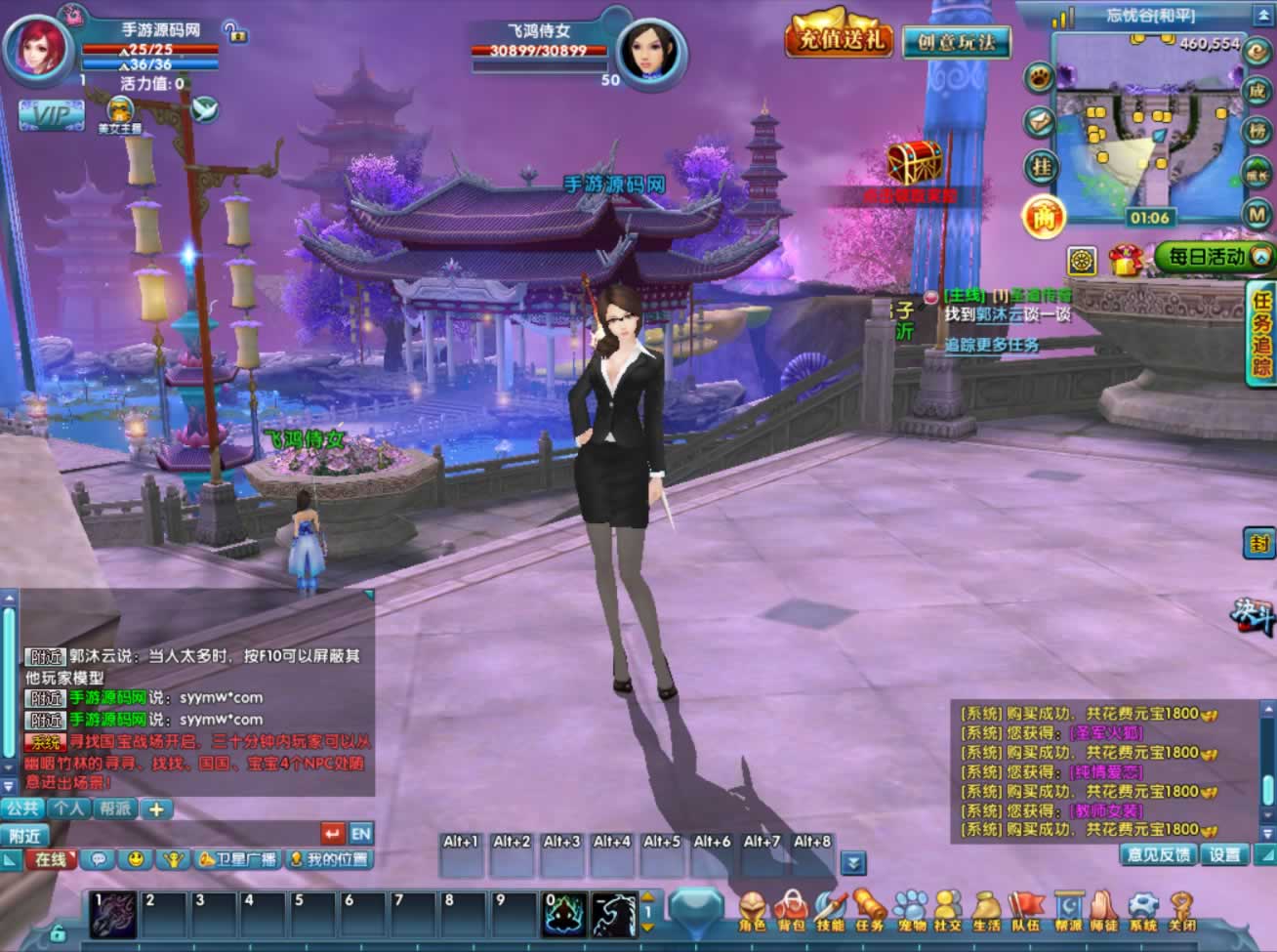Switch to the 个人 chat tab
This screenshot has width=1277, height=952.
69,808
